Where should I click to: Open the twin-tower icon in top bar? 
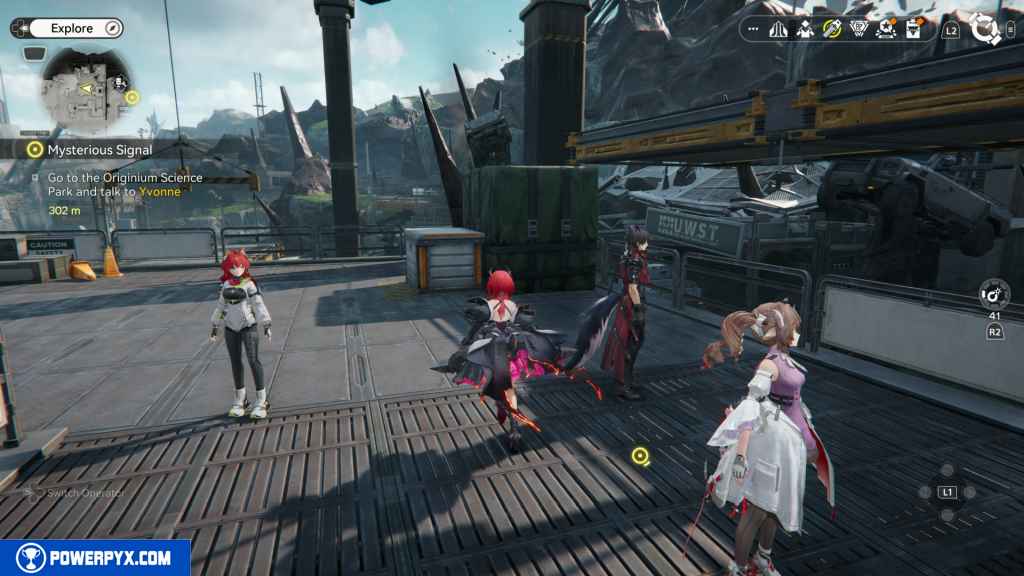pos(778,30)
